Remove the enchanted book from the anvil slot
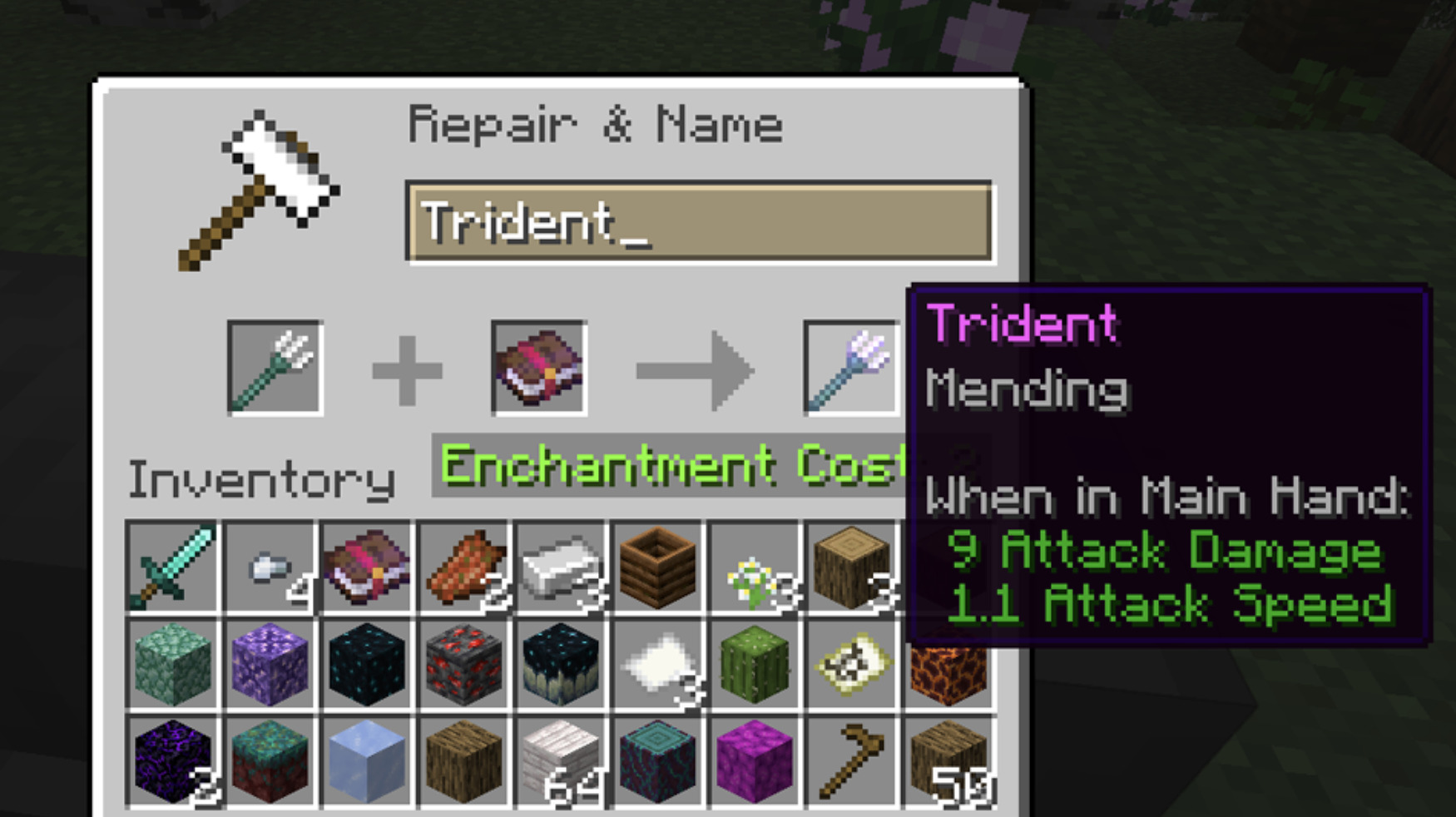1456x817 pixels. (539, 367)
